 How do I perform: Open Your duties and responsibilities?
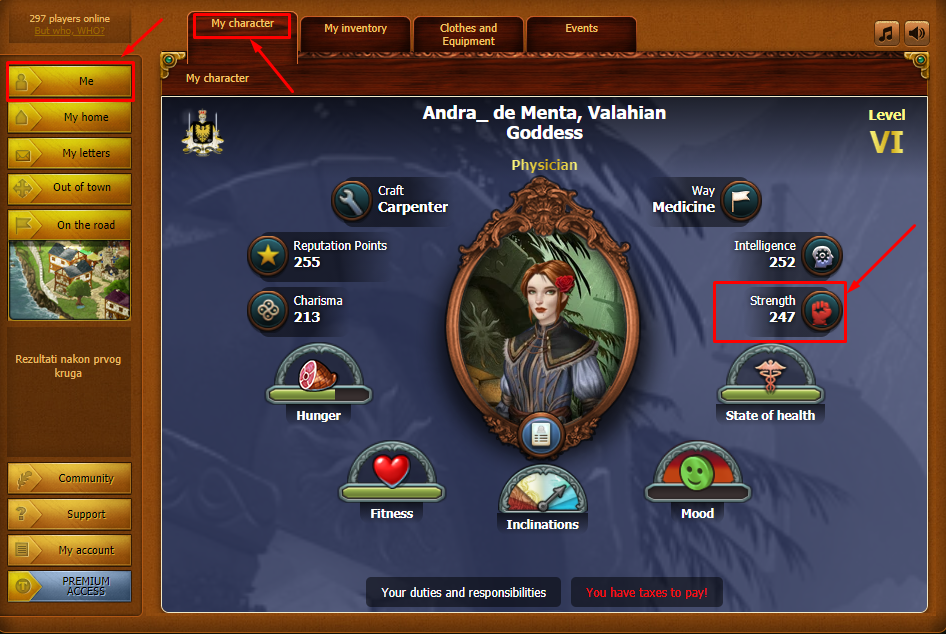click(x=464, y=593)
